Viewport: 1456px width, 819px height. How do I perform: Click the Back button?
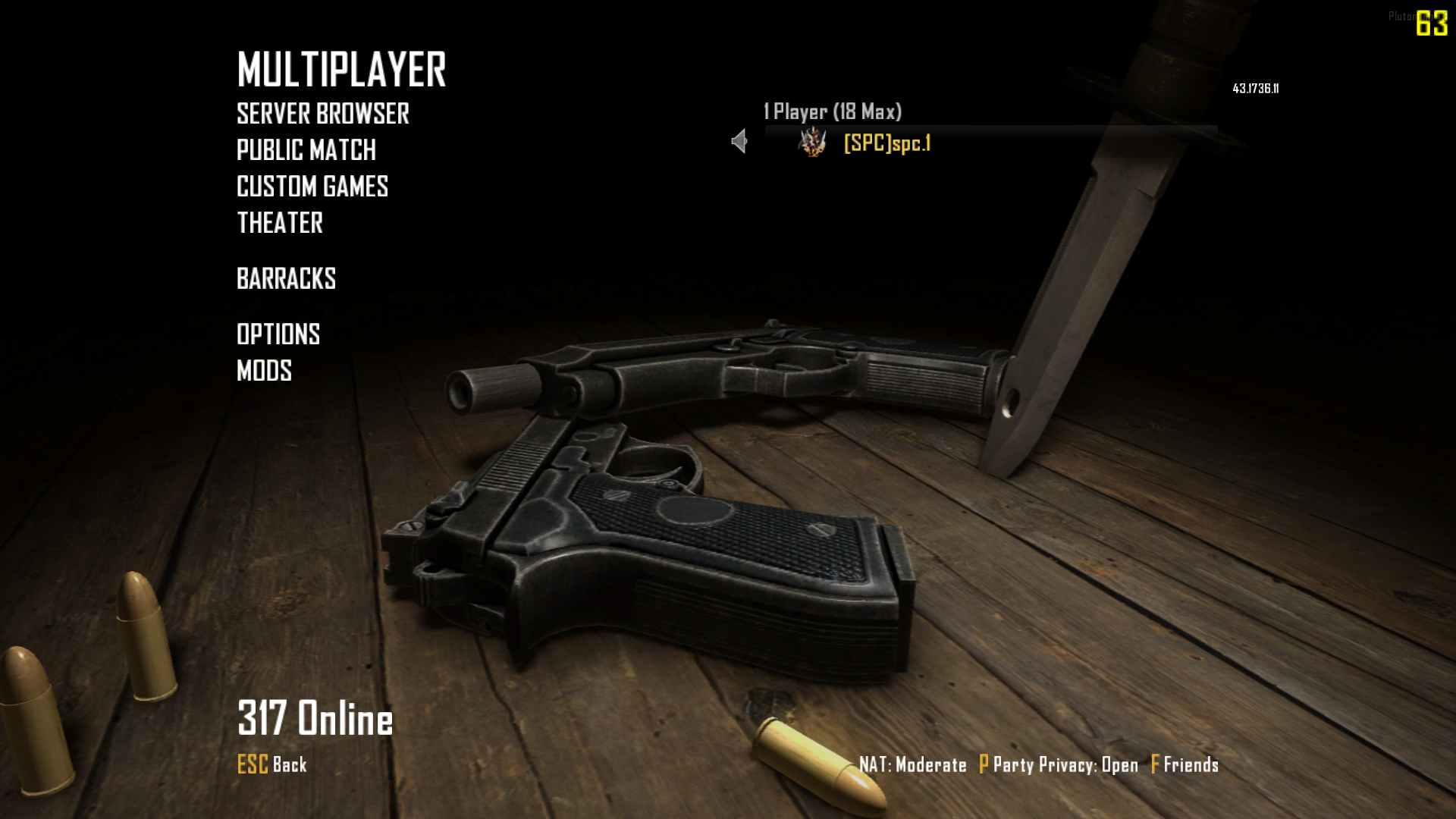272,764
